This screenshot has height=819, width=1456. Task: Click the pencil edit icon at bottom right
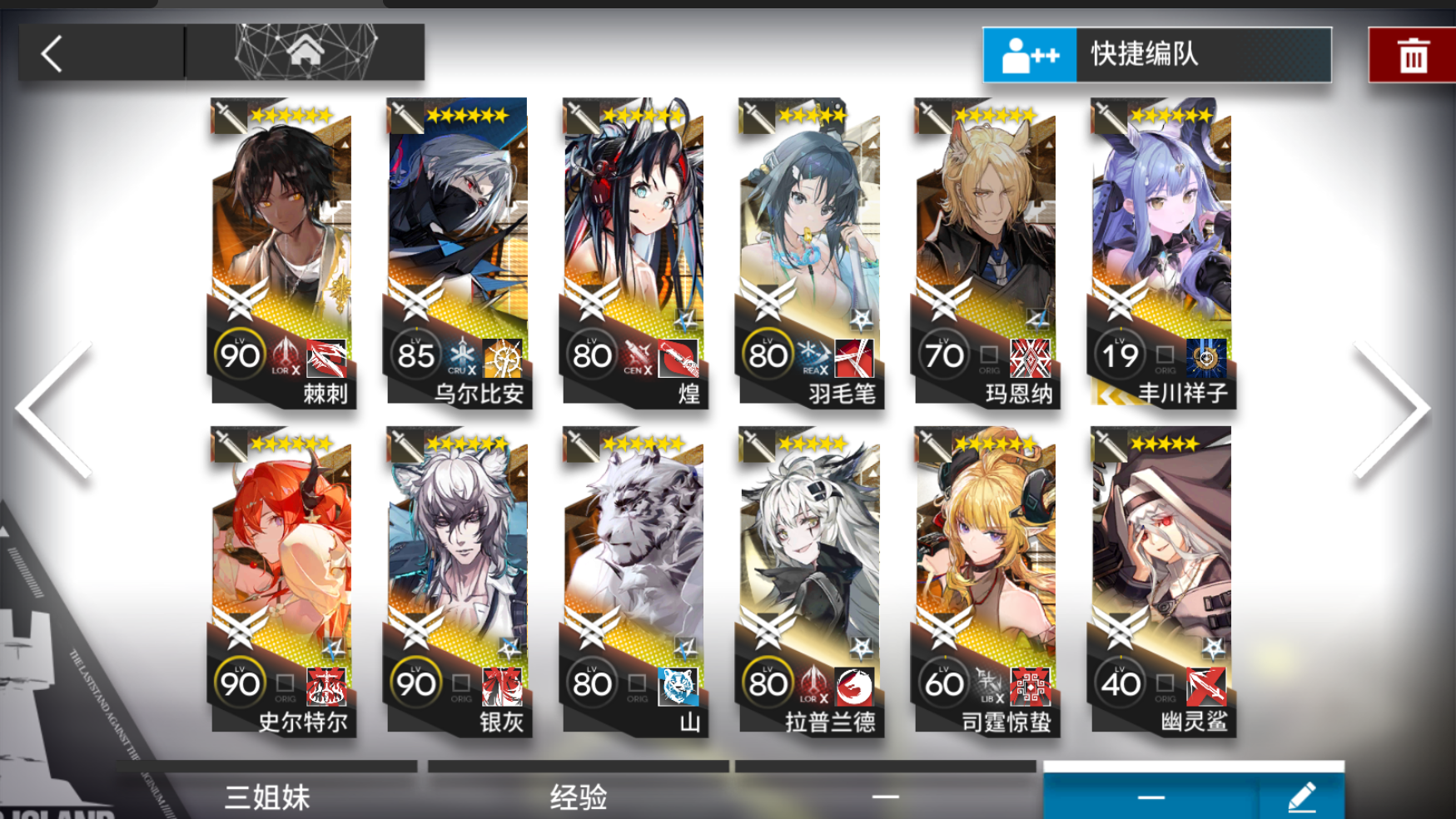tap(1303, 797)
